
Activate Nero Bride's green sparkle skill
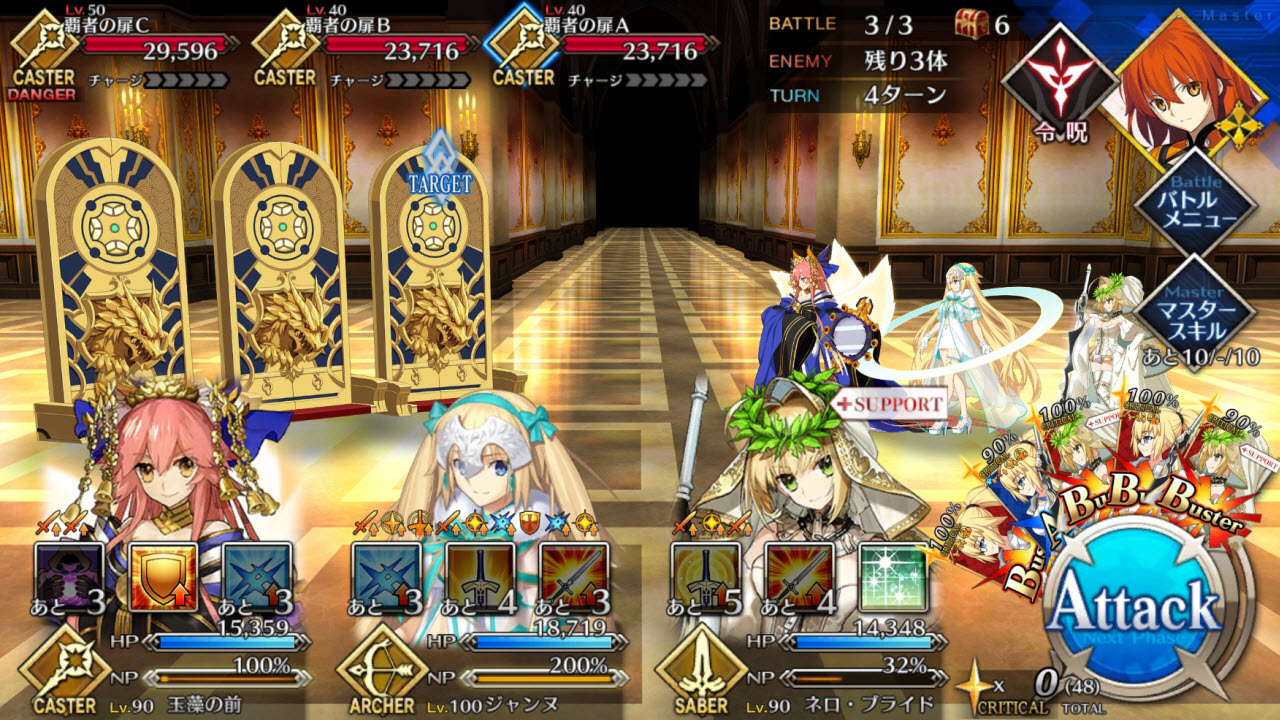tap(893, 577)
